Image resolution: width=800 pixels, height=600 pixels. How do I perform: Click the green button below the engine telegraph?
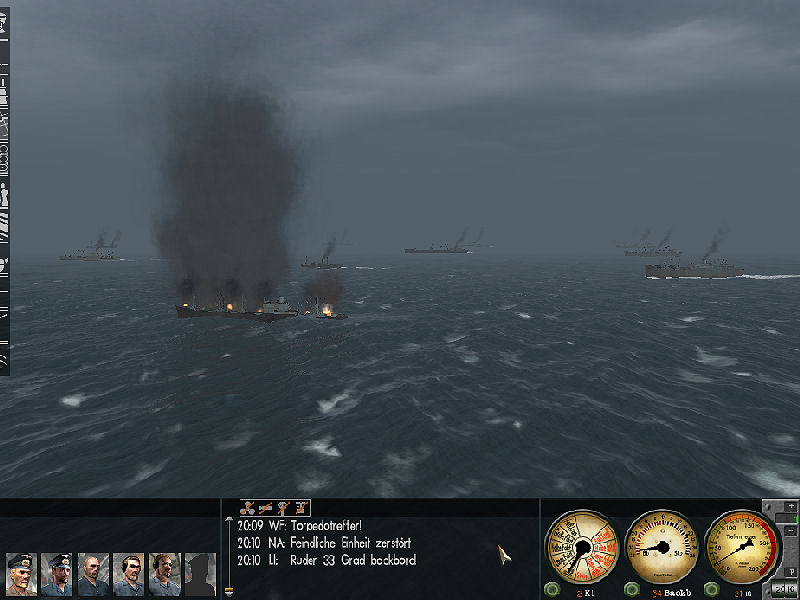pyautogui.click(x=552, y=589)
